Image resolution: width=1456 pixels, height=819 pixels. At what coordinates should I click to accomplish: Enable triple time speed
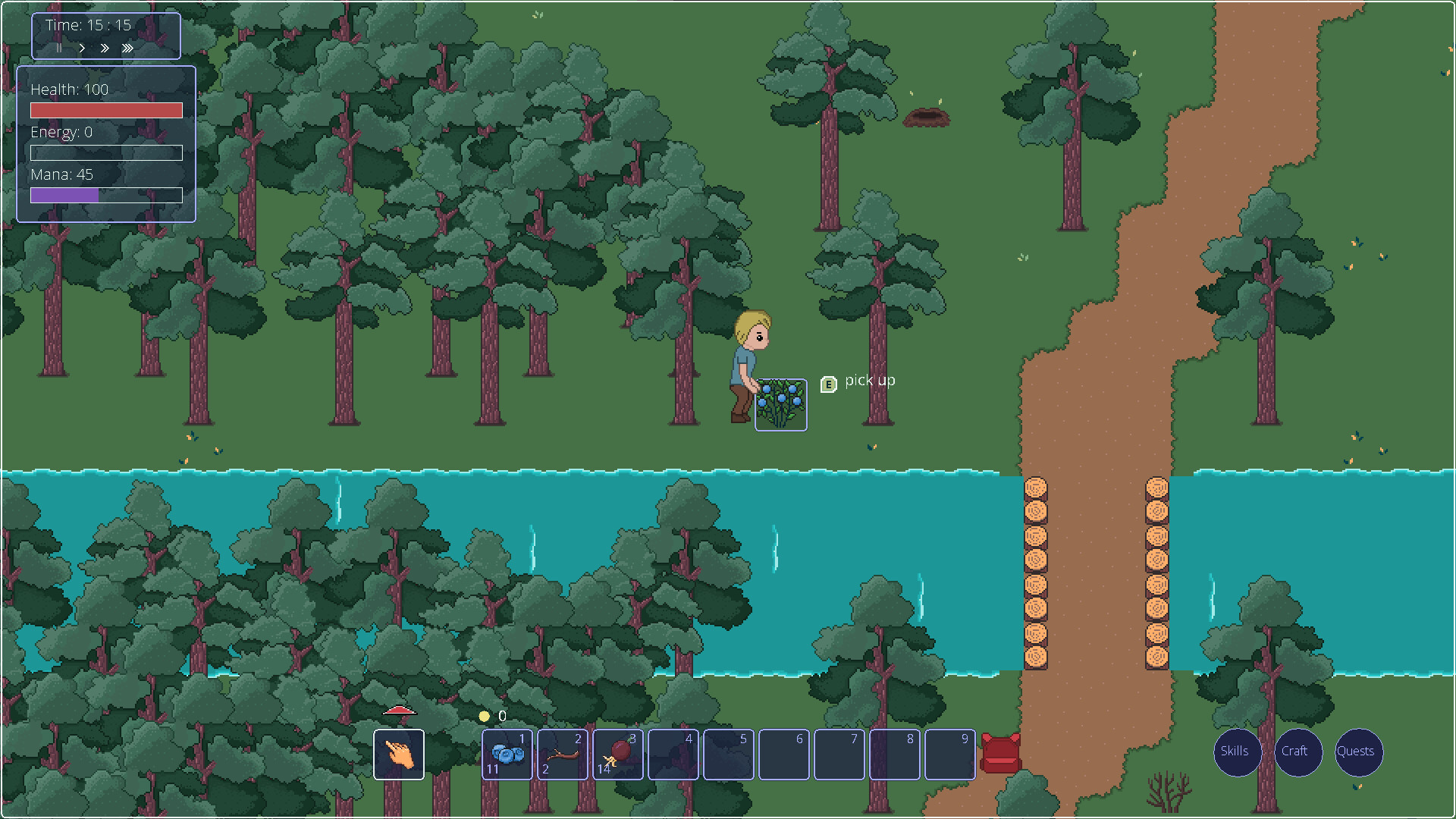point(128,48)
